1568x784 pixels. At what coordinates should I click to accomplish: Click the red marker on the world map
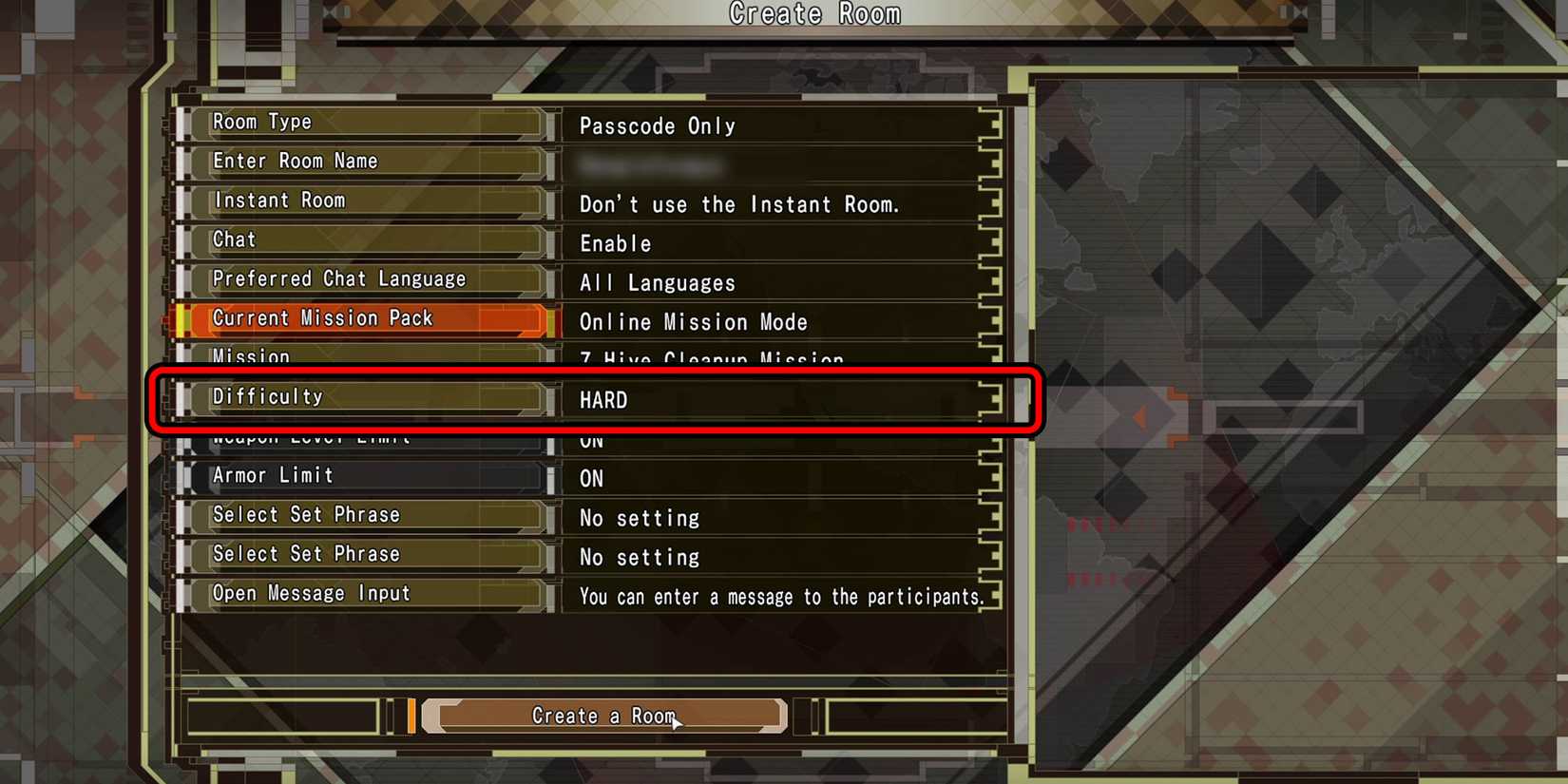1139,416
